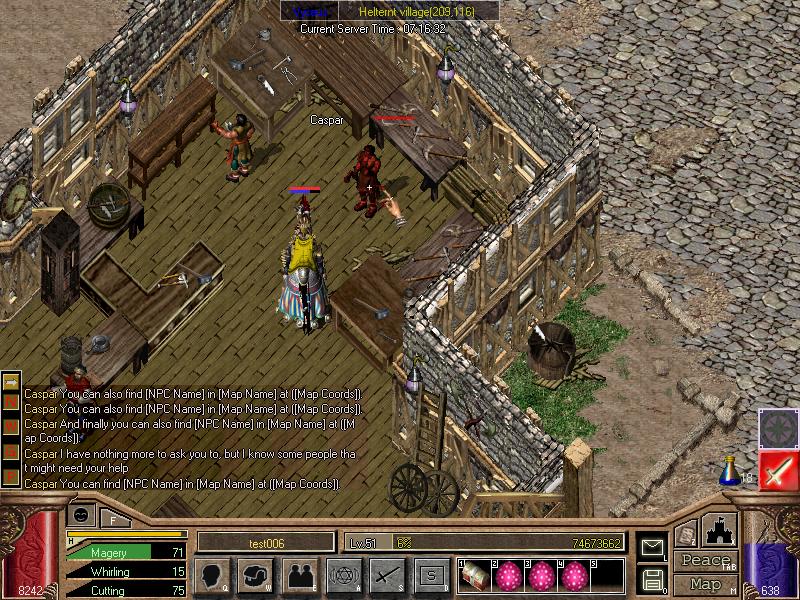Open the Map button
The height and width of the screenshot is (600, 800).
click(706, 584)
